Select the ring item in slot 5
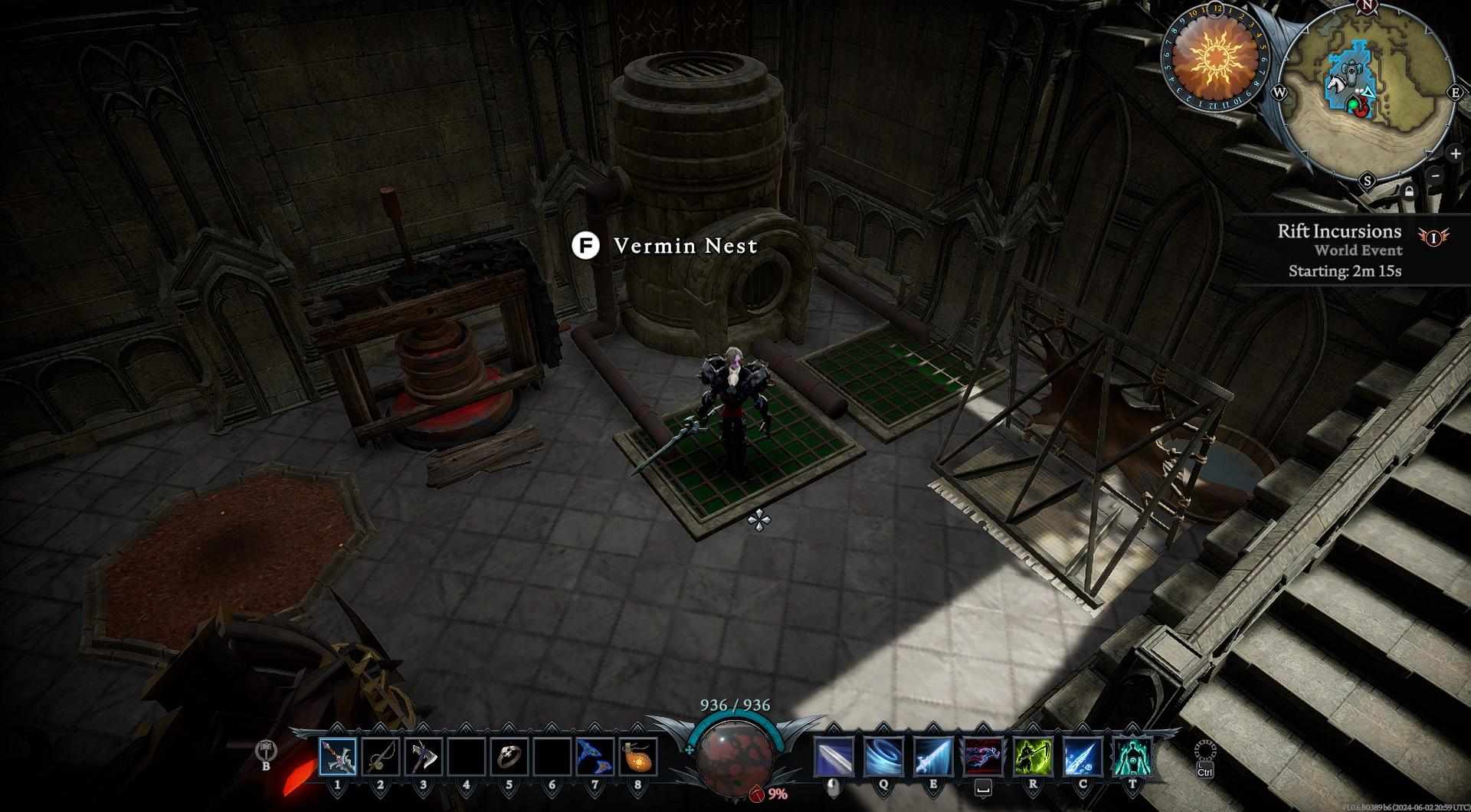1471x812 pixels. pos(509,757)
